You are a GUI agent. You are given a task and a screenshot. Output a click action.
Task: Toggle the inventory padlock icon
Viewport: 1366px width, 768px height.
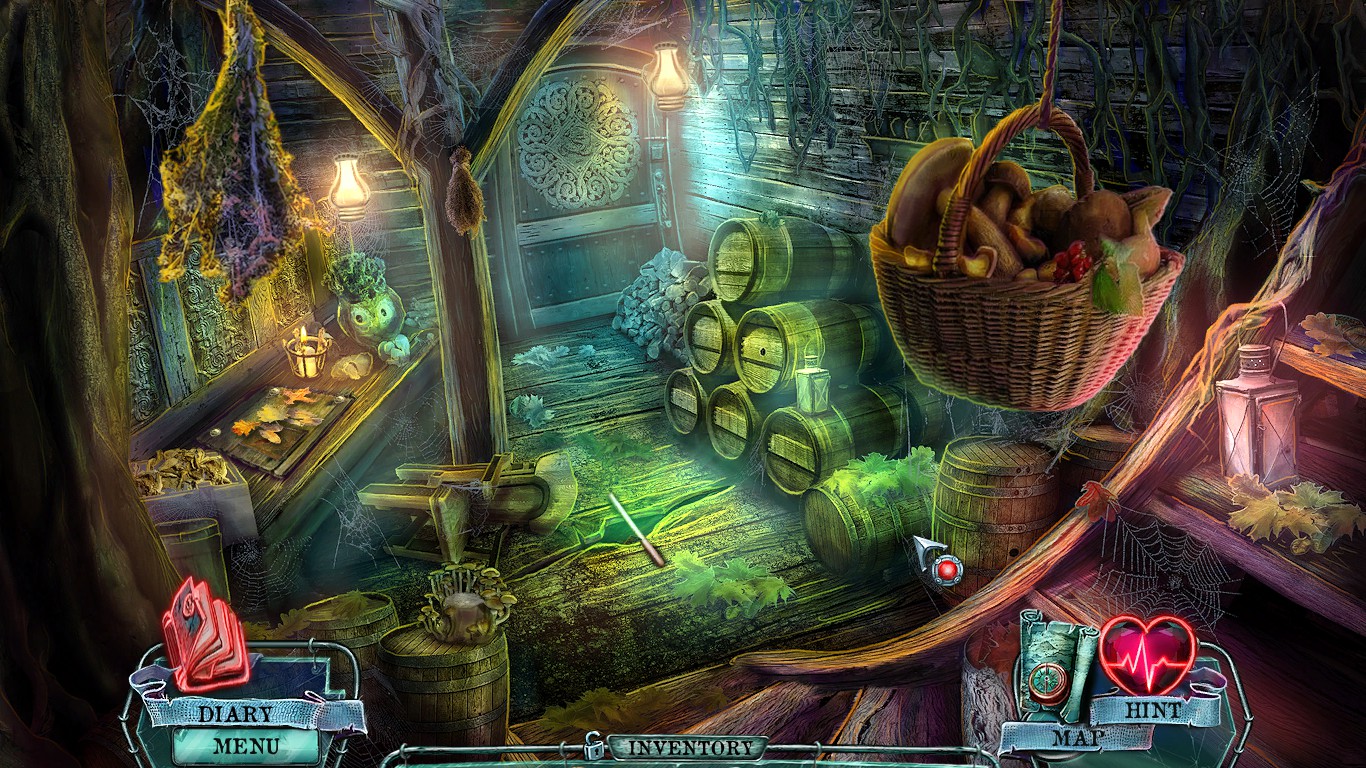(594, 746)
